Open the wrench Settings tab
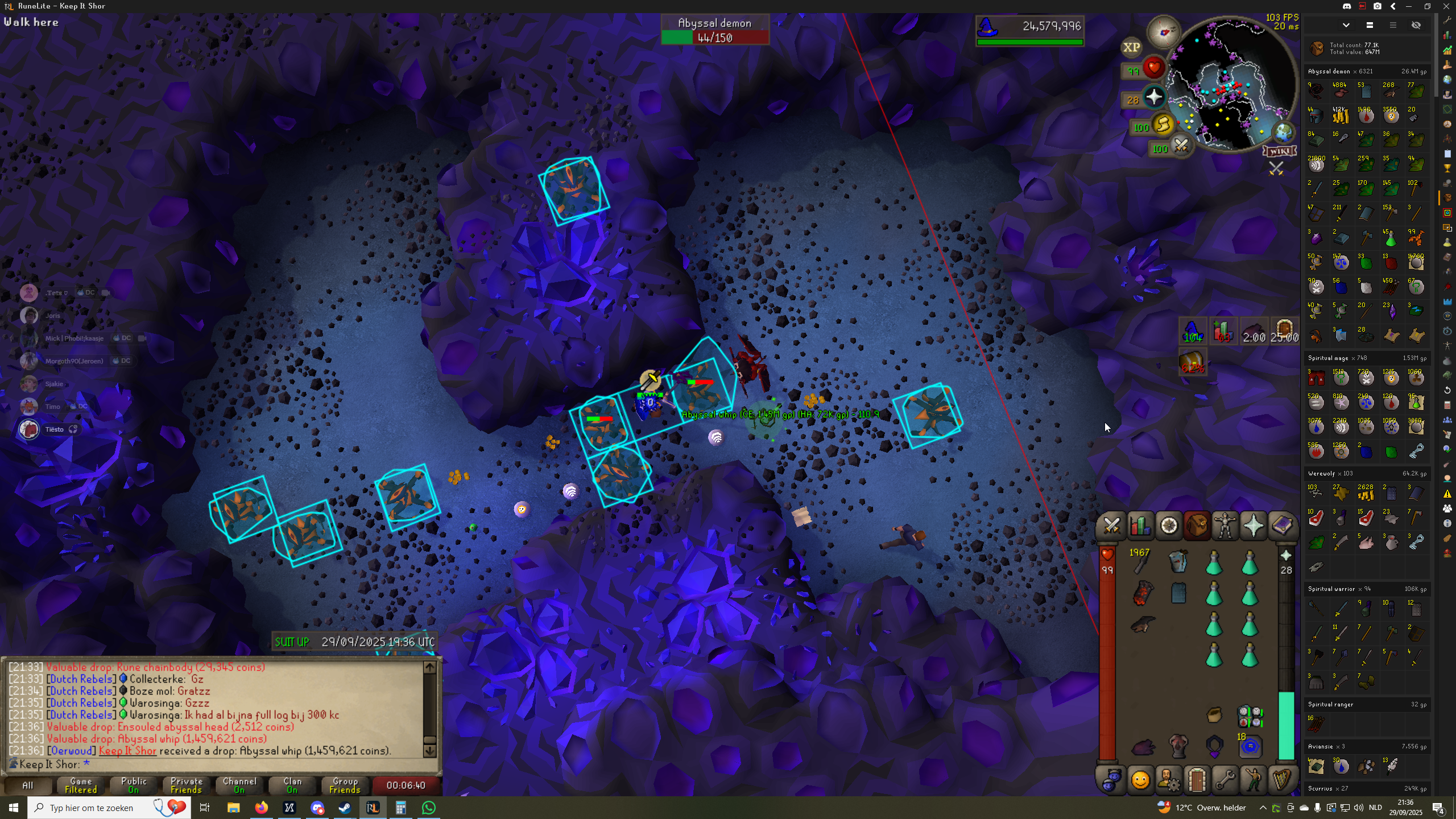 (1225, 780)
